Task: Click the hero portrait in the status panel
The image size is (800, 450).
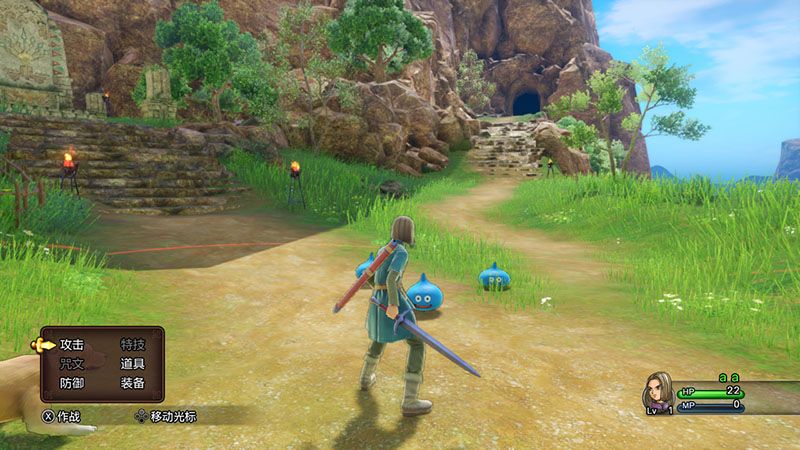Action: pyautogui.click(x=658, y=390)
